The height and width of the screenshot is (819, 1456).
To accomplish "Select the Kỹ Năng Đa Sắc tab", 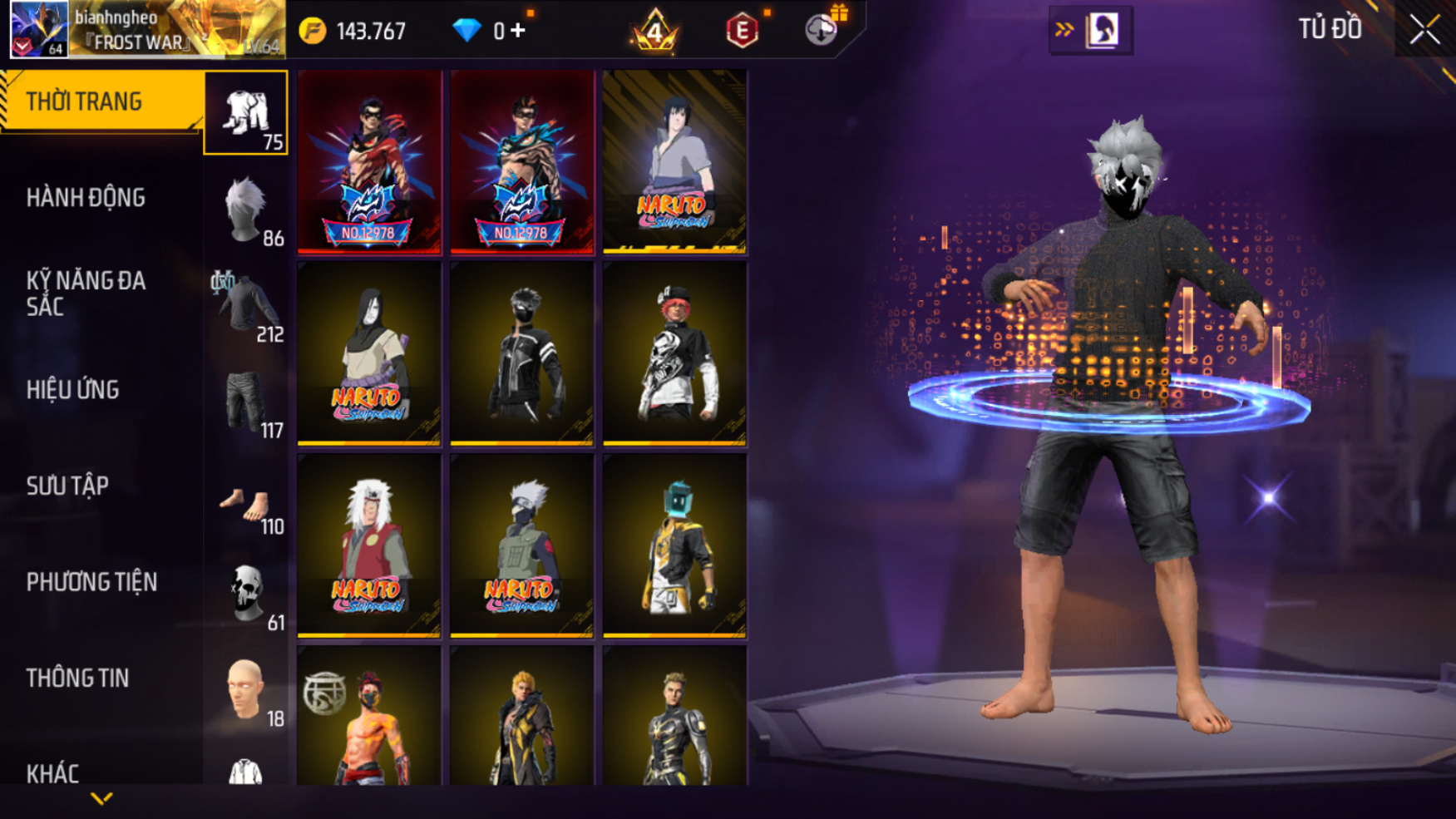I will coord(86,294).
